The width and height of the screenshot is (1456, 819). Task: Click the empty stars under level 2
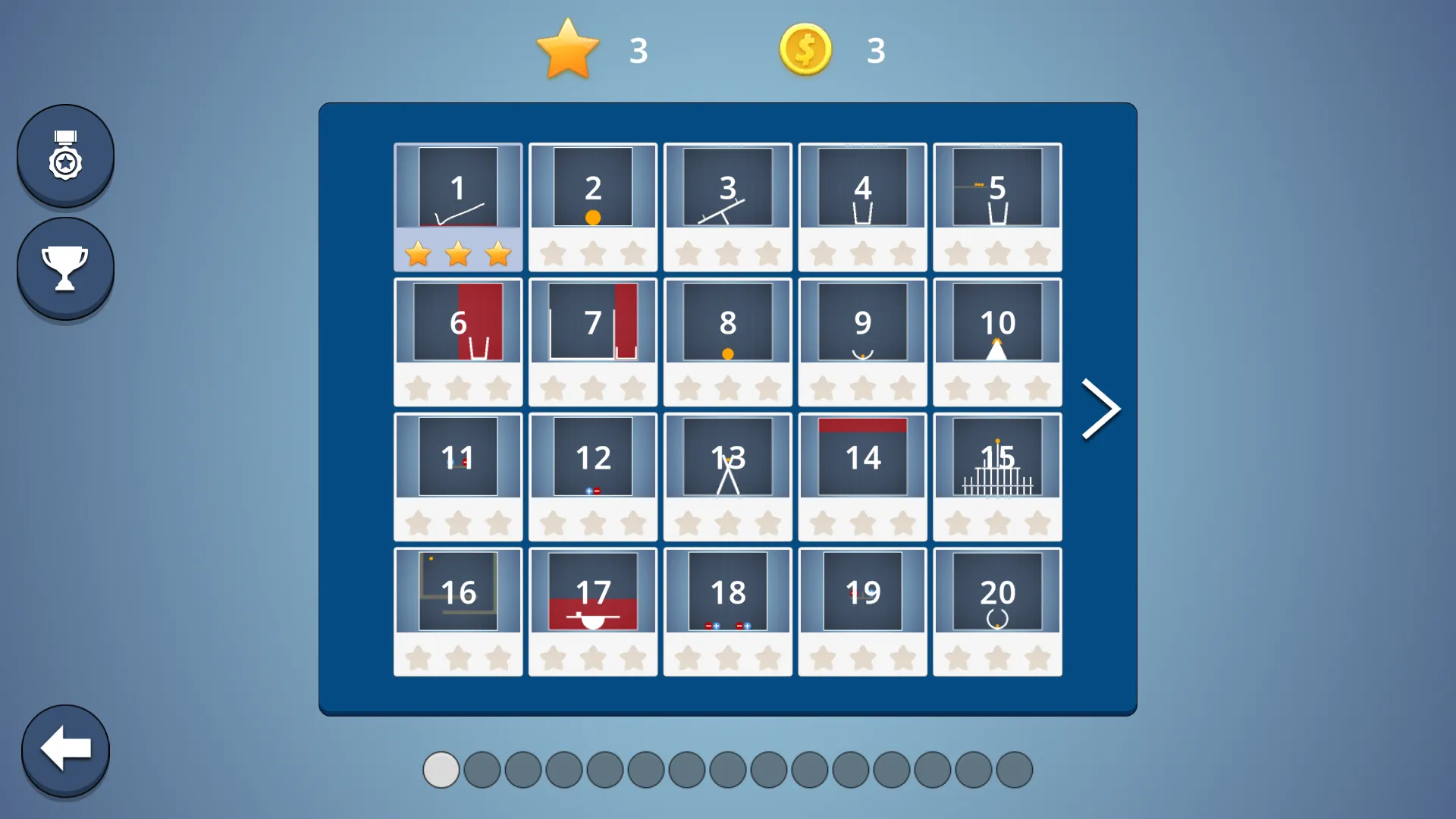point(592,253)
